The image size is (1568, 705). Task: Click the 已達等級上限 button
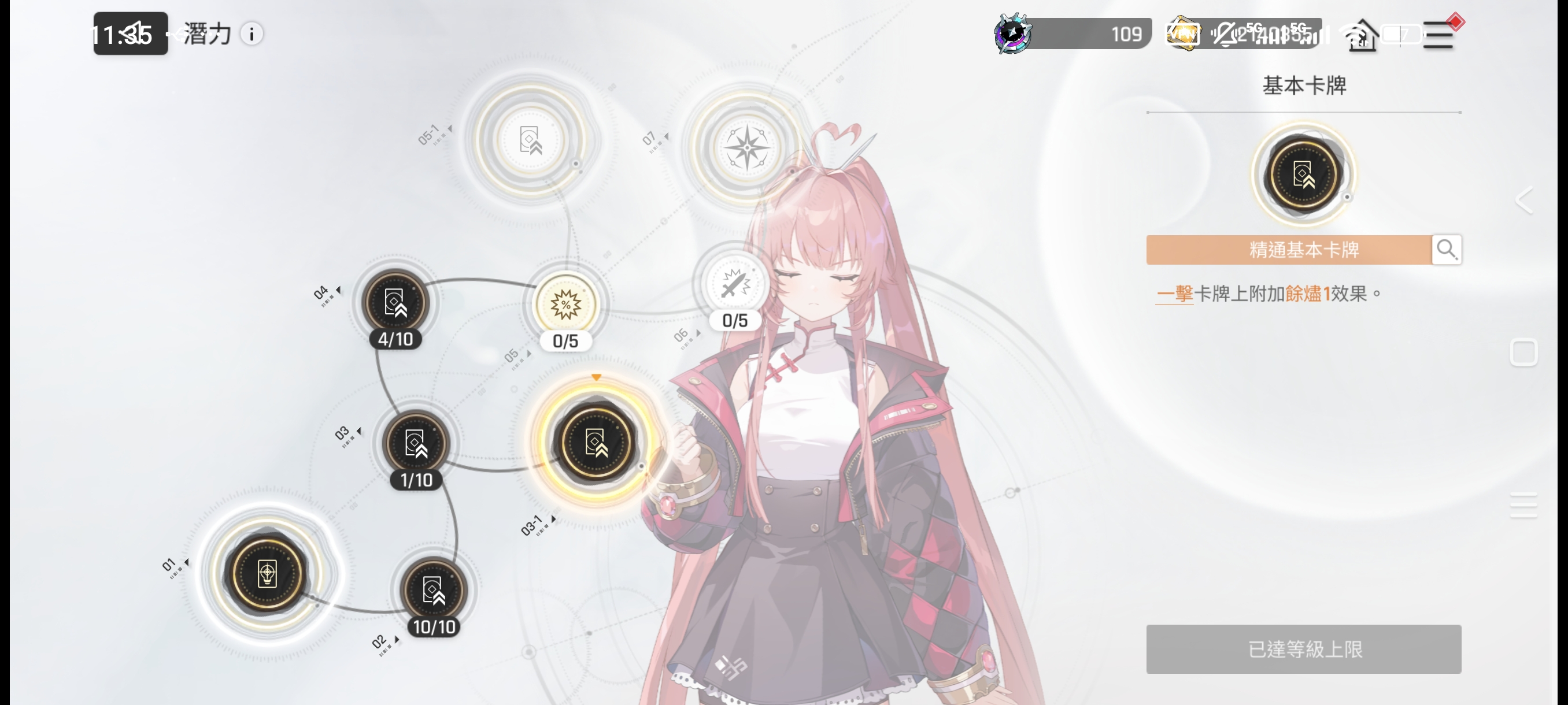pos(1303,648)
